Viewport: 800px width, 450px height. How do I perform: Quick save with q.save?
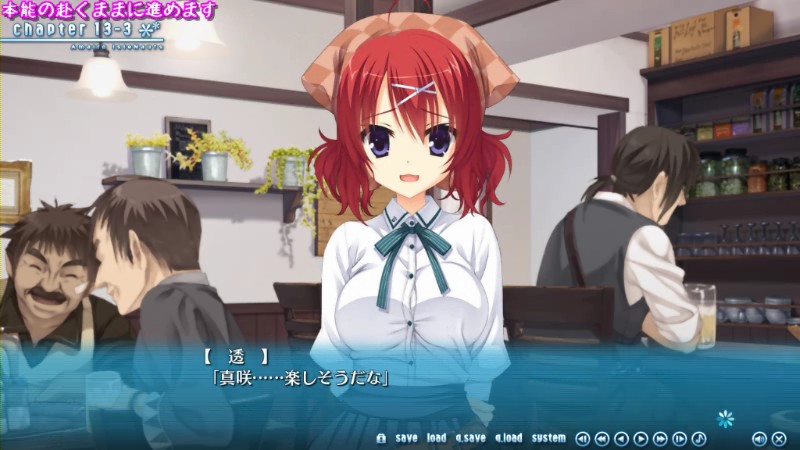pos(470,438)
